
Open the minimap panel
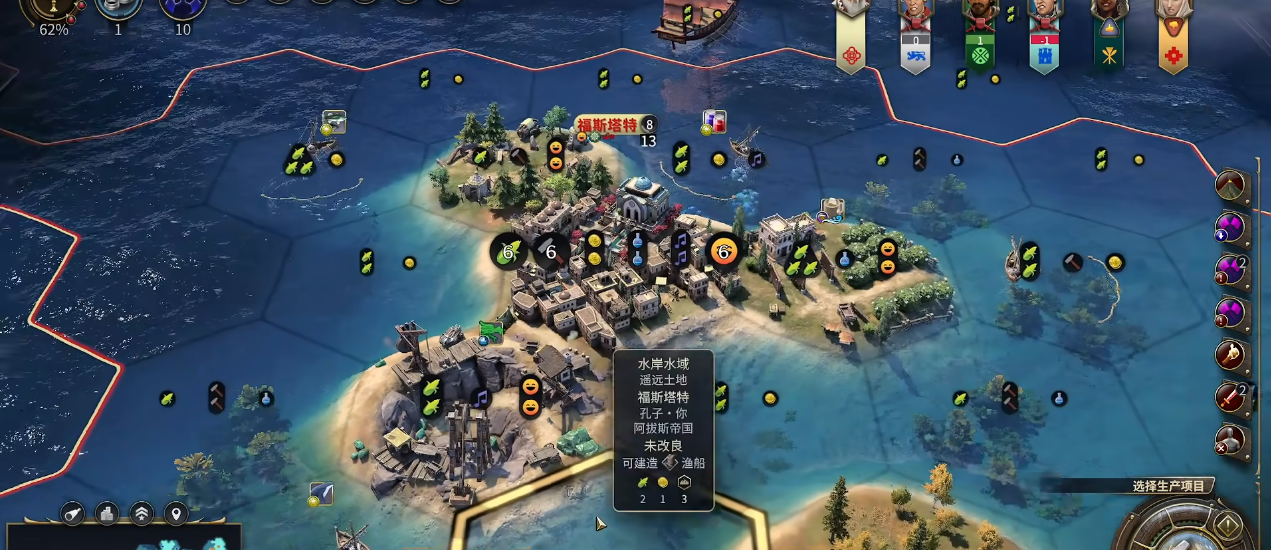click(120, 538)
